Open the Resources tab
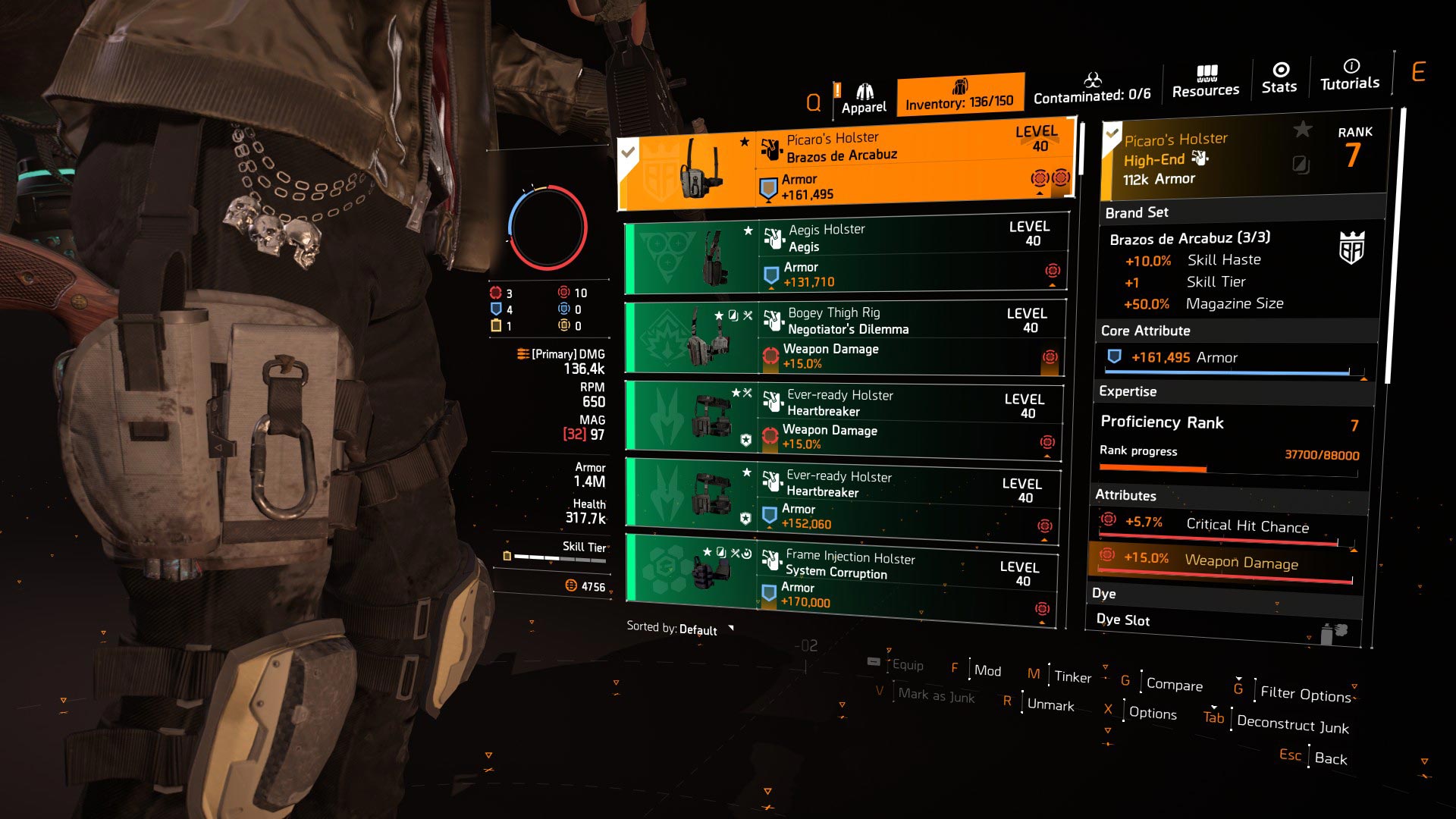The image size is (1456, 819). pyautogui.click(x=1205, y=82)
